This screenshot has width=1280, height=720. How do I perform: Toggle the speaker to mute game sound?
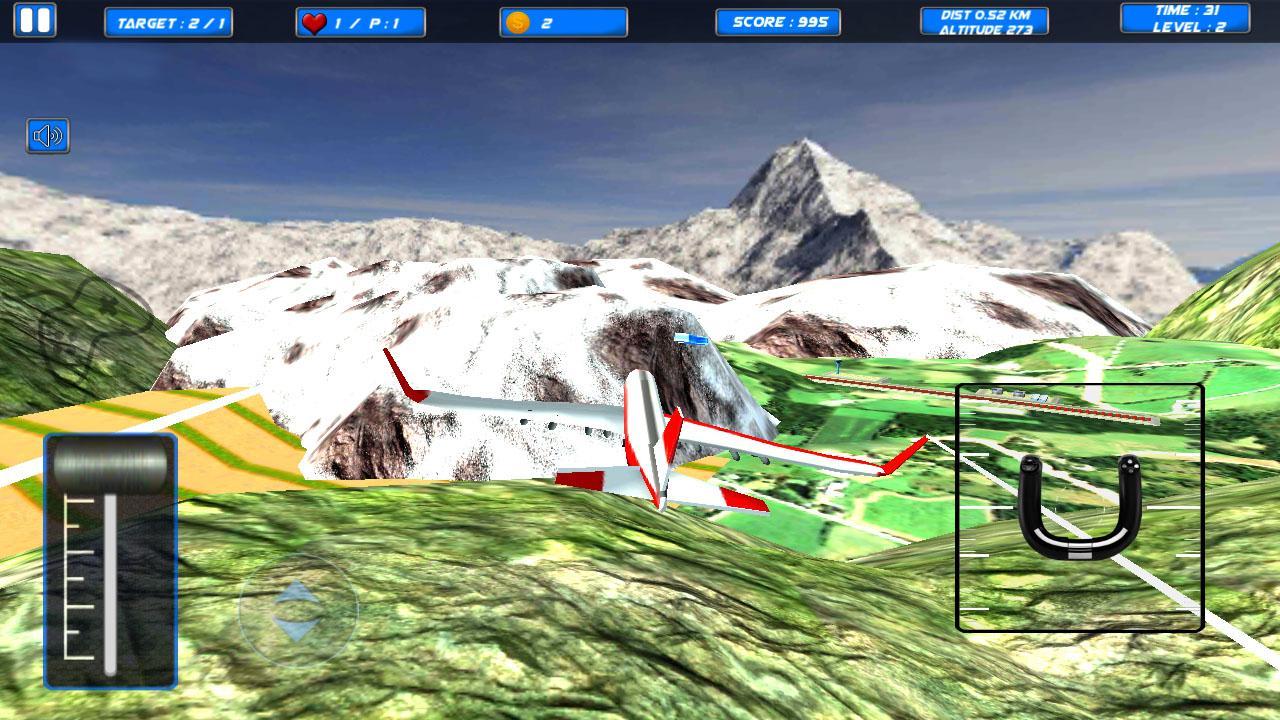tap(49, 136)
